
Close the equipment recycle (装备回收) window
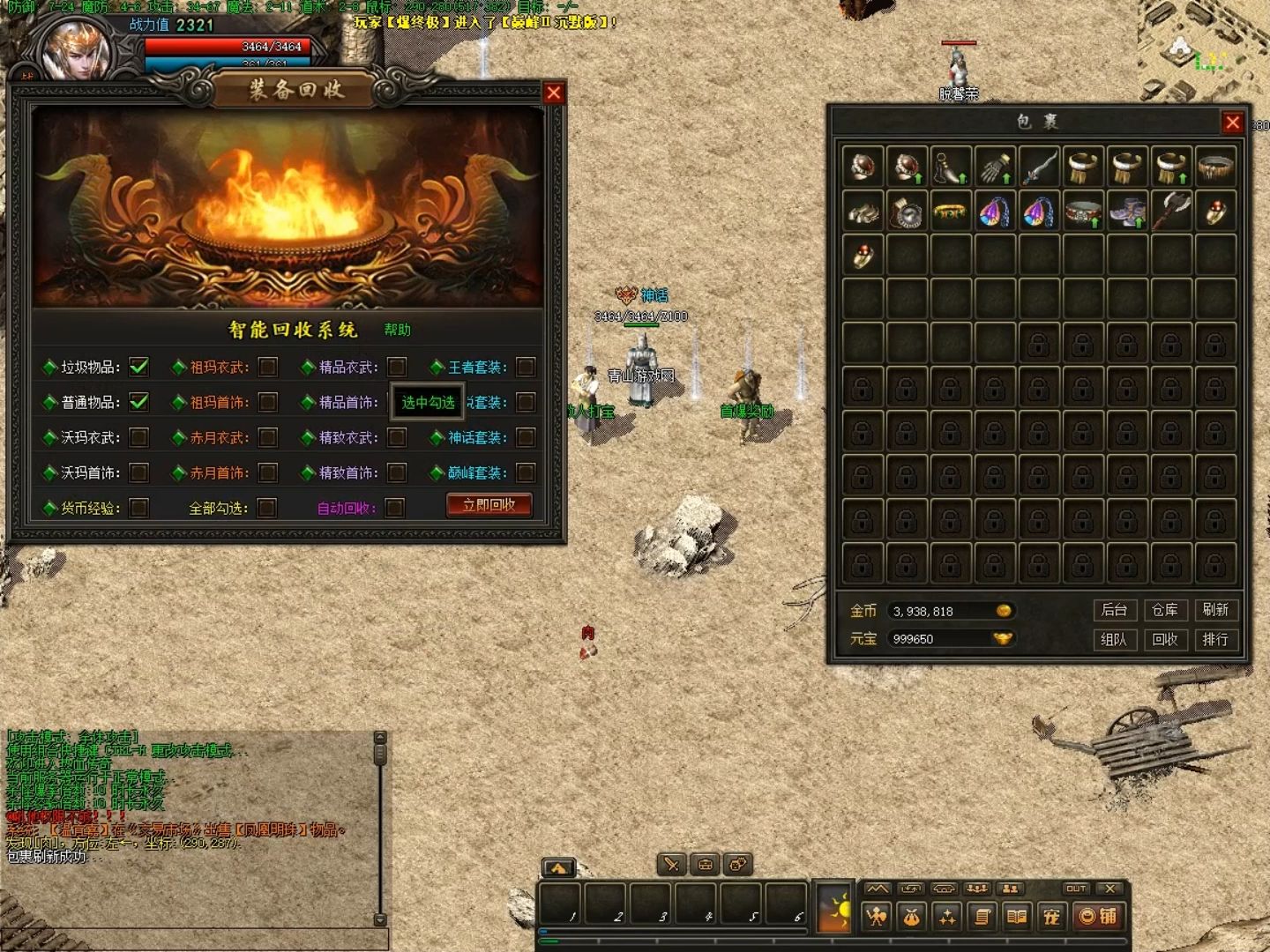[x=553, y=93]
